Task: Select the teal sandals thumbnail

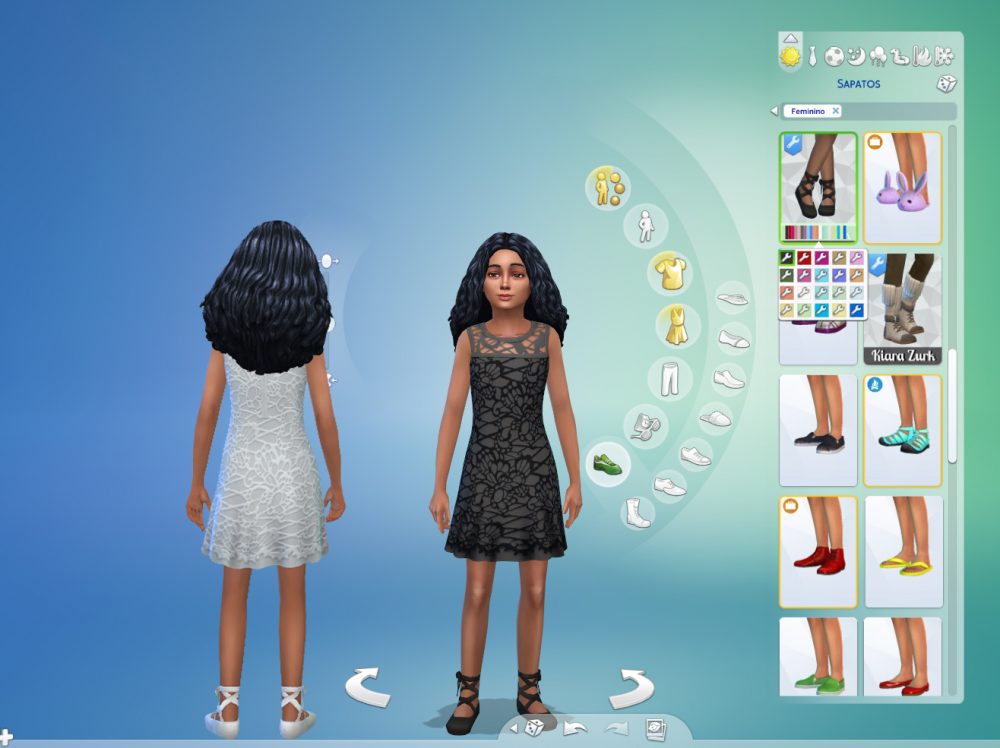Action: (x=903, y=430)
